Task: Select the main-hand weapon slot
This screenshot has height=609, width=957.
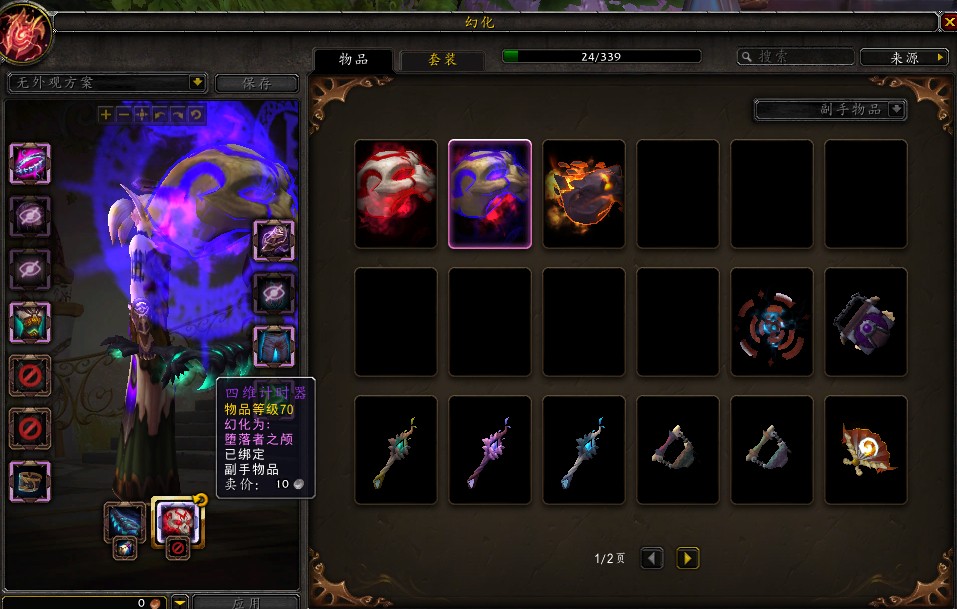Action: 125,522
